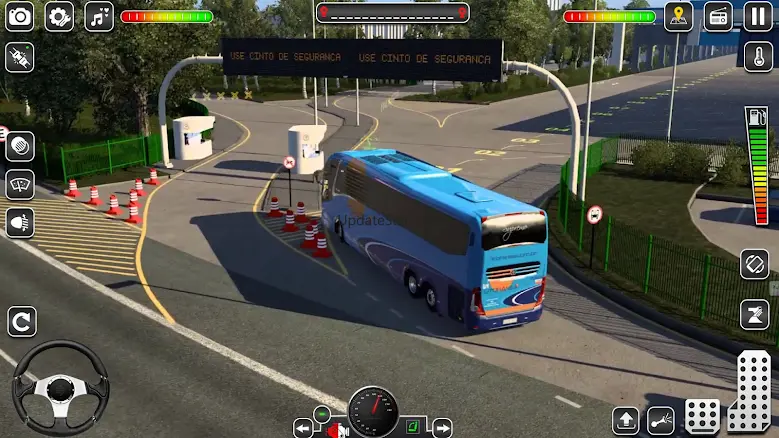Tap the screen rotation control icon
Screen dimensions: 779x438
point(755,265)
